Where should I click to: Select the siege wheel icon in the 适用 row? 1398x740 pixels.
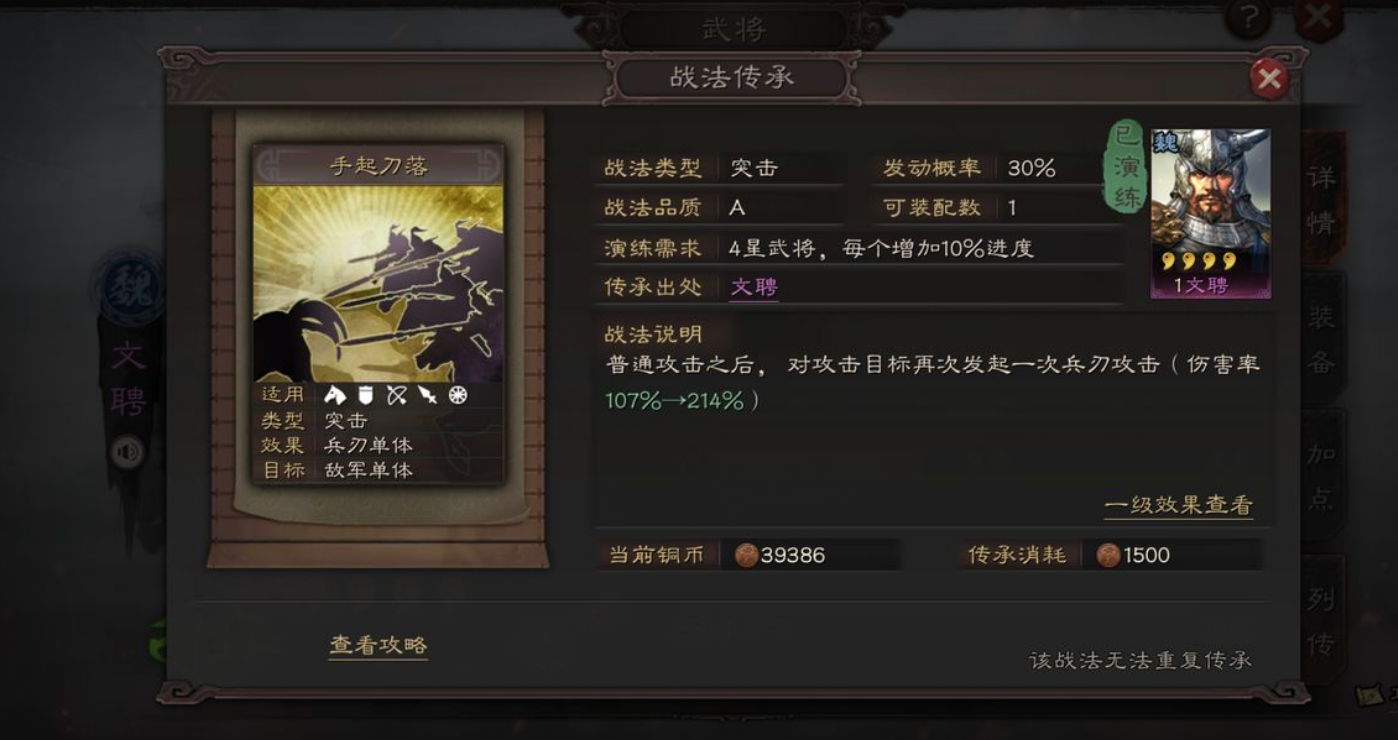459,395
